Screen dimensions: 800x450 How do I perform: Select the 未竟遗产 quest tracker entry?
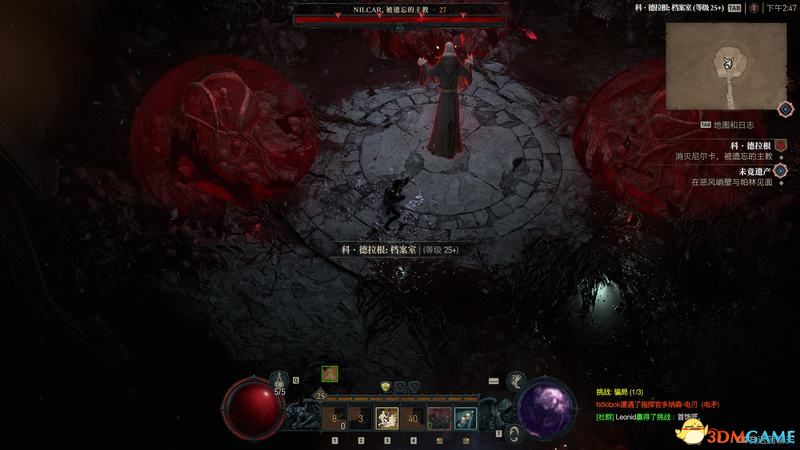pos(735,177)
